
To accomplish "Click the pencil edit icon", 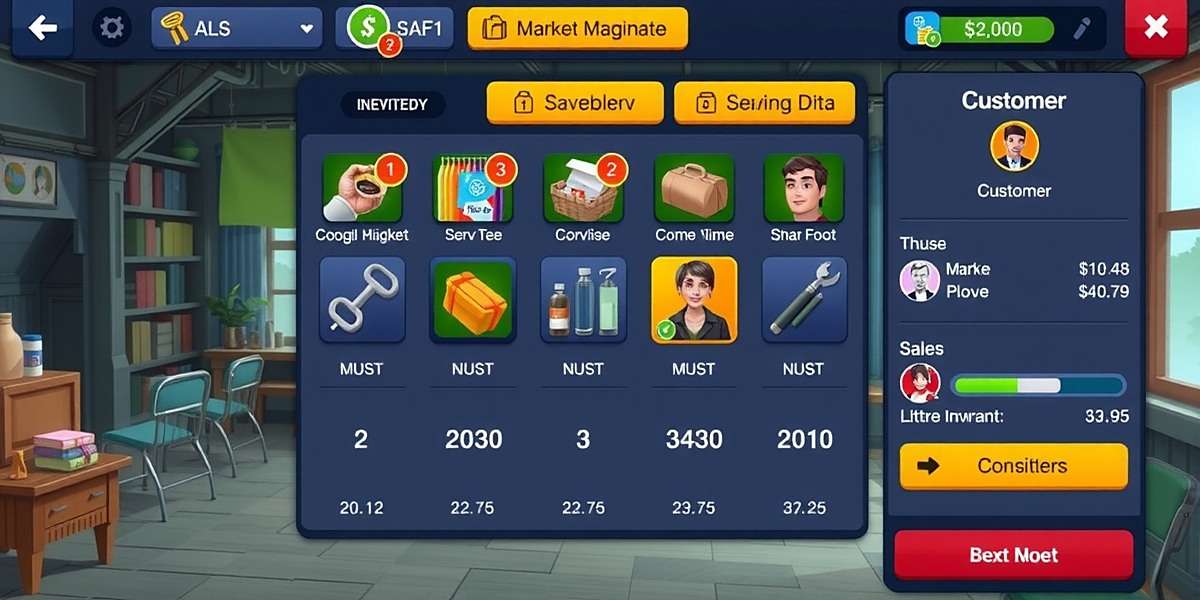I will click(x=1082, y=29).
